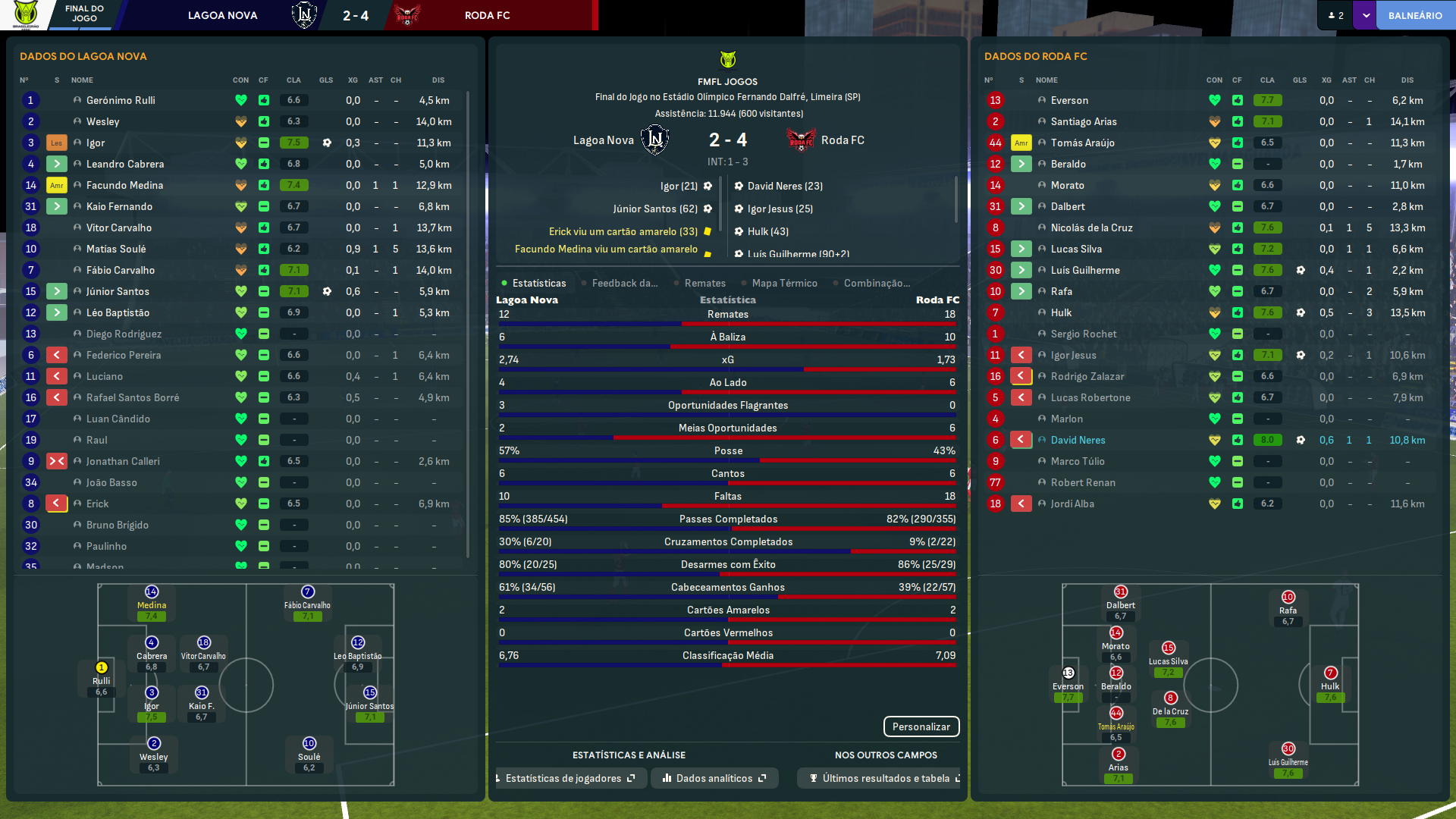The height and width of the screenshot is (819, 1456).
Task: Open the Balneário dressing room button
Action: [x=1414, y=15]
